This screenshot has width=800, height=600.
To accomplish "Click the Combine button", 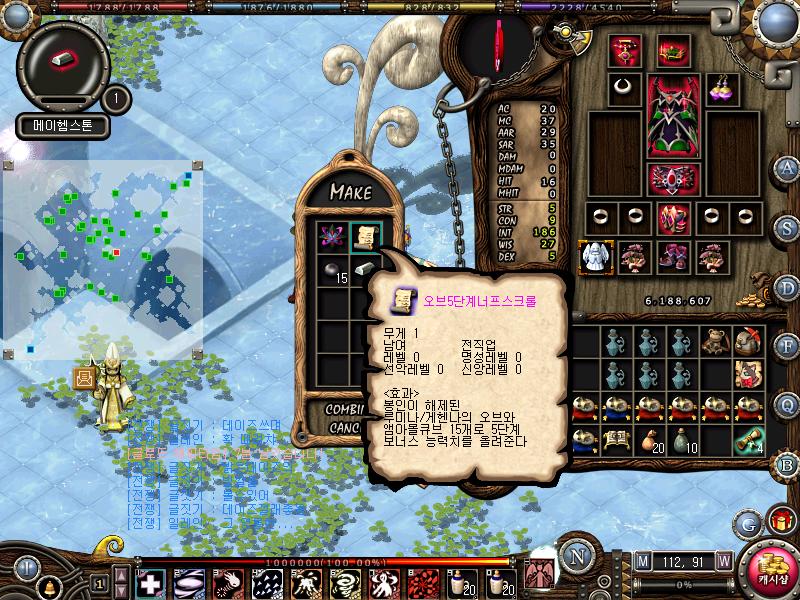I will click(x=346, y=409).
